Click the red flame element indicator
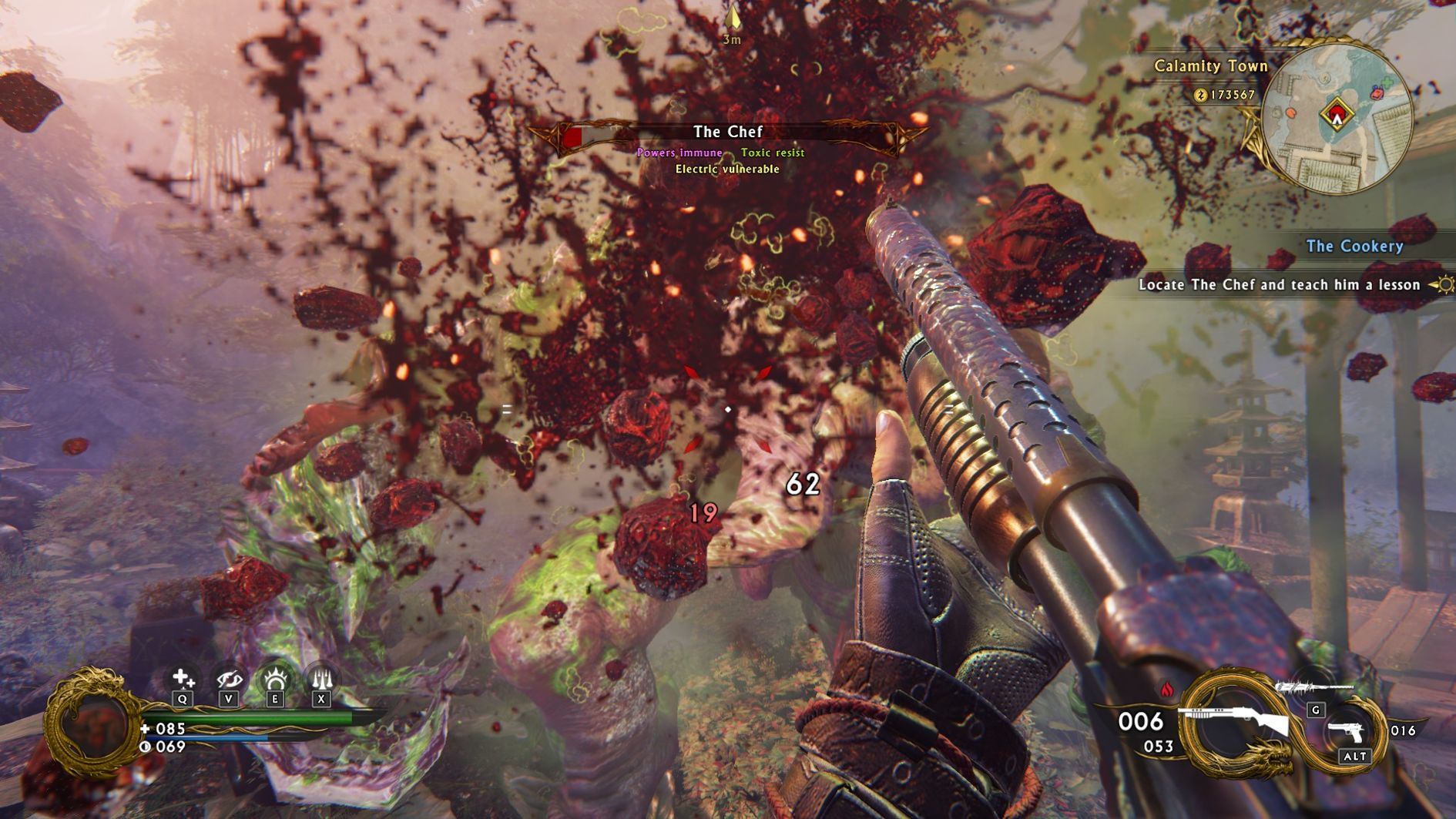This screenshot has width=1456, height=819. [1166, 689]
